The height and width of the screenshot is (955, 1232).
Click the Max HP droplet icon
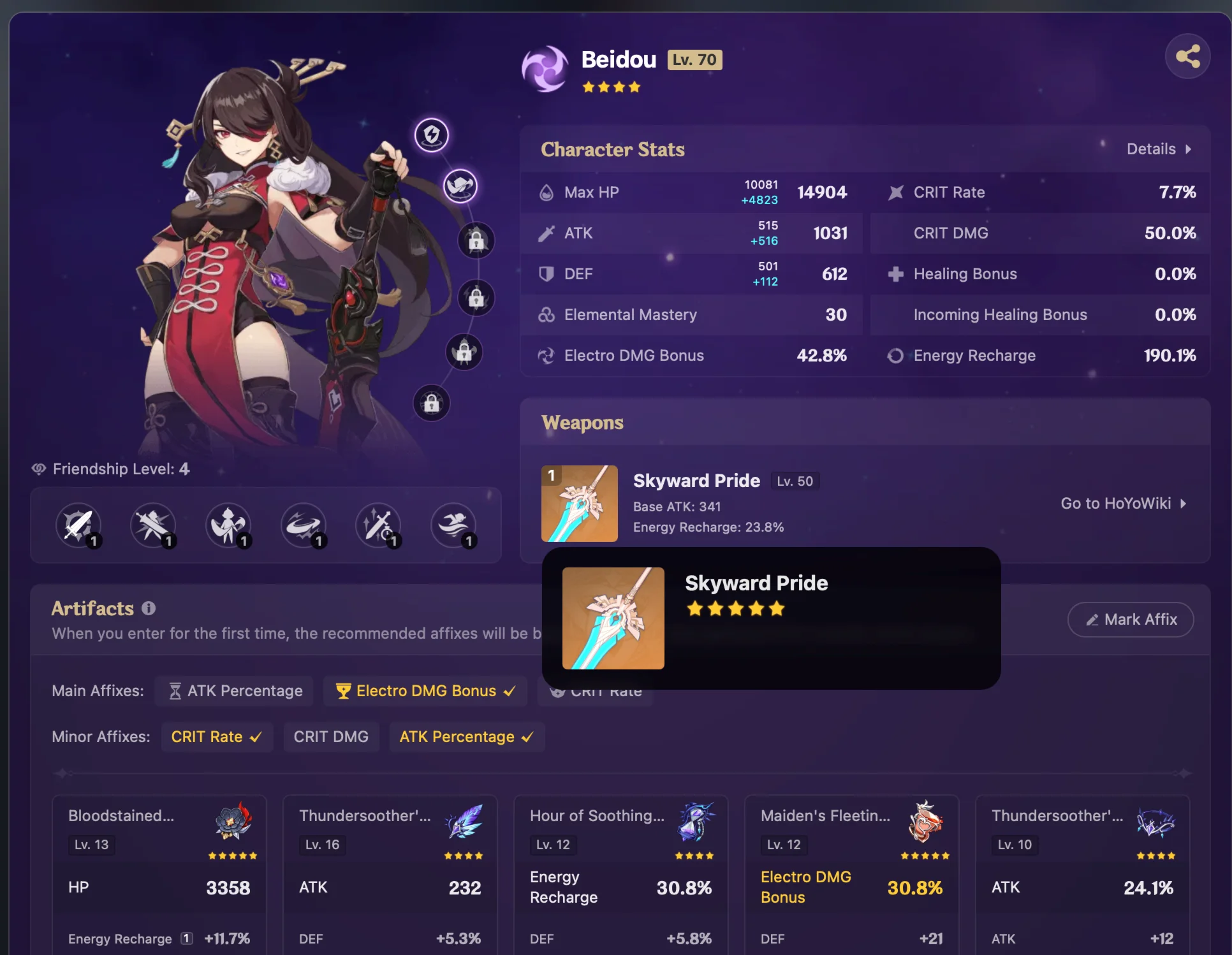546,192
